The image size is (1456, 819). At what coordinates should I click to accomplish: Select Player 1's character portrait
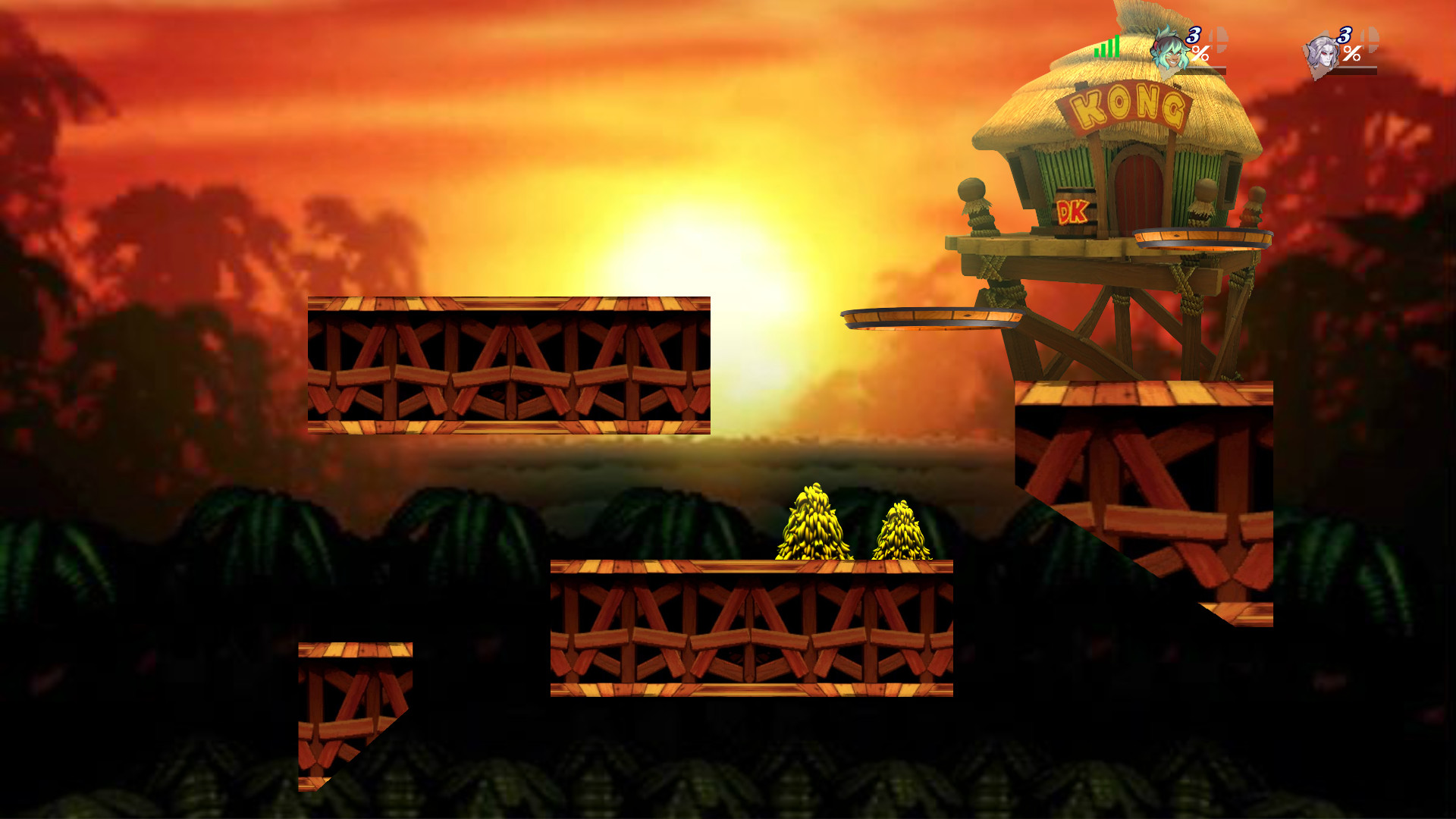click(x=1170, y=51)
